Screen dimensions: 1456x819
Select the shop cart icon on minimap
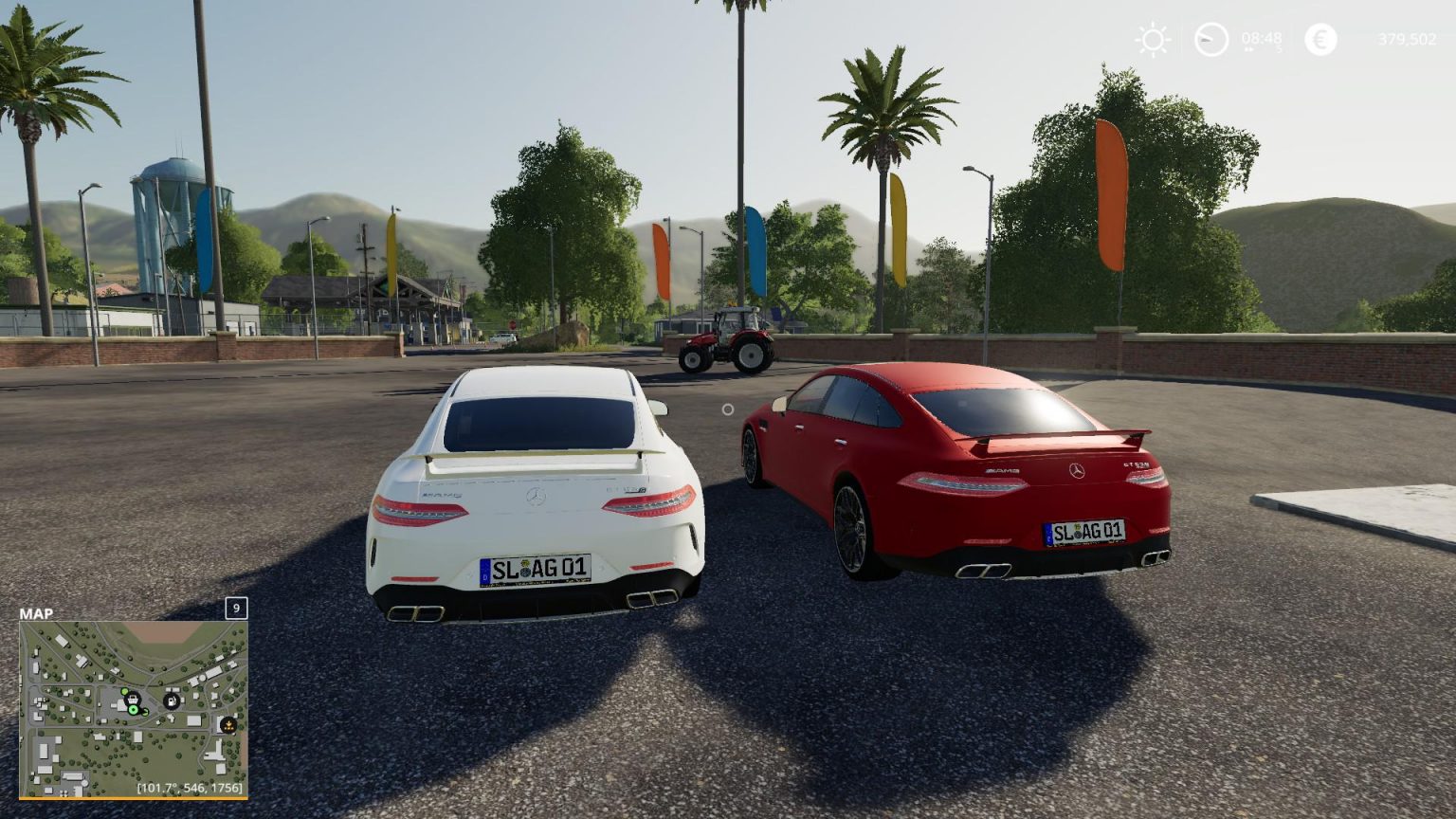(x=133, y=700)
